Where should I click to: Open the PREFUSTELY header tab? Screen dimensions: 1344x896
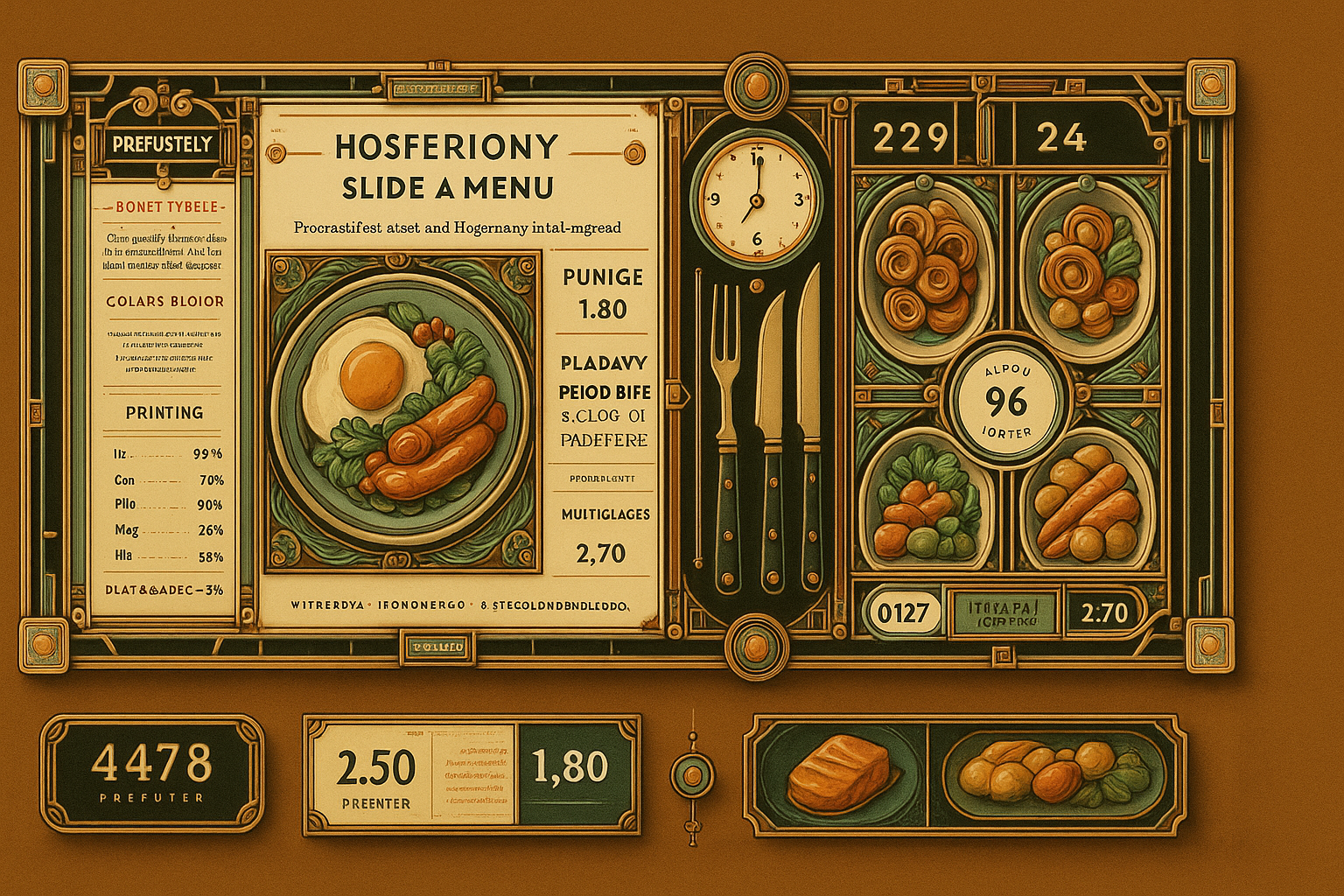tap(163, 144)
